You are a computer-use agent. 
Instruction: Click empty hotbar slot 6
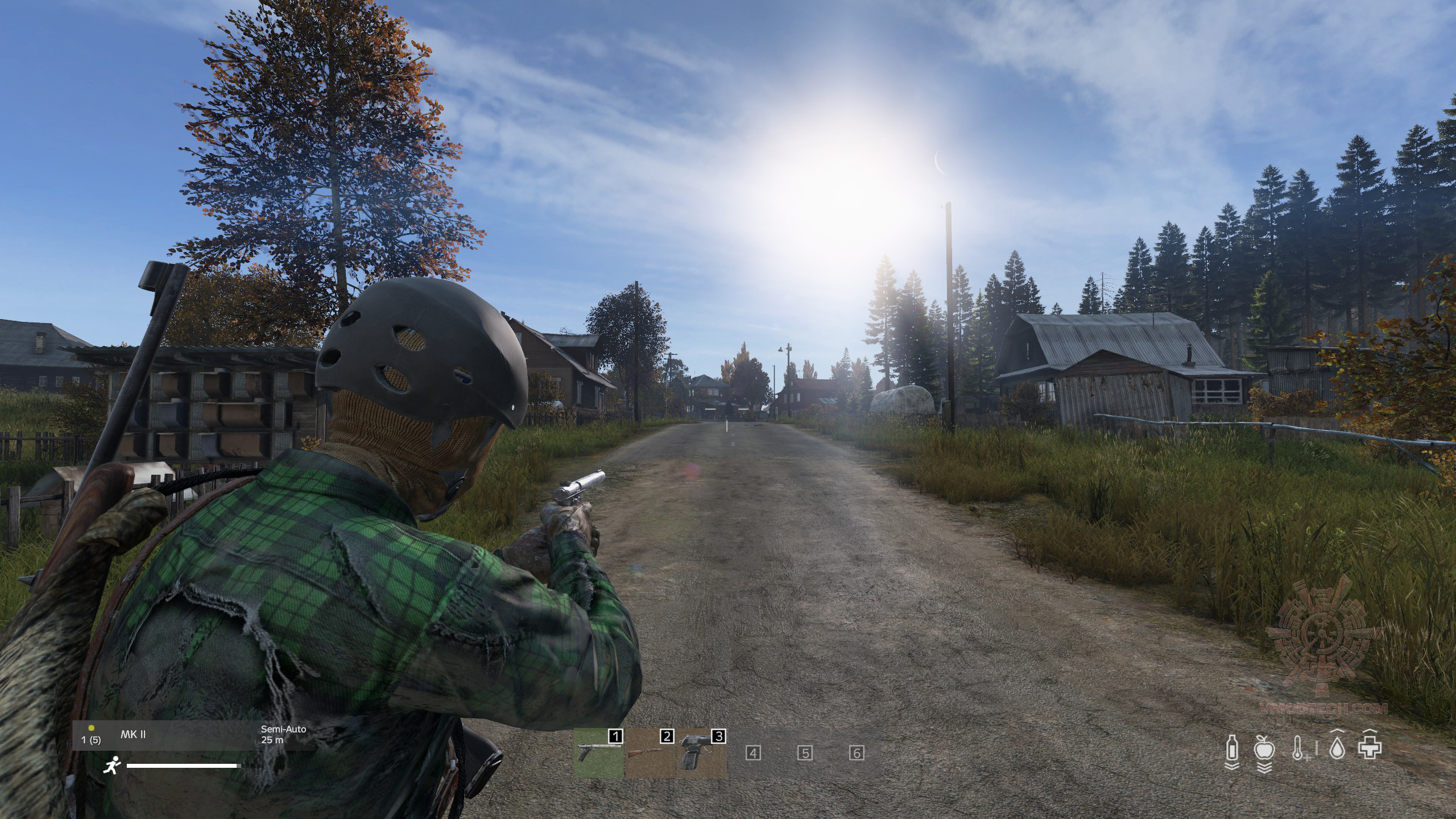click(857, 754)
